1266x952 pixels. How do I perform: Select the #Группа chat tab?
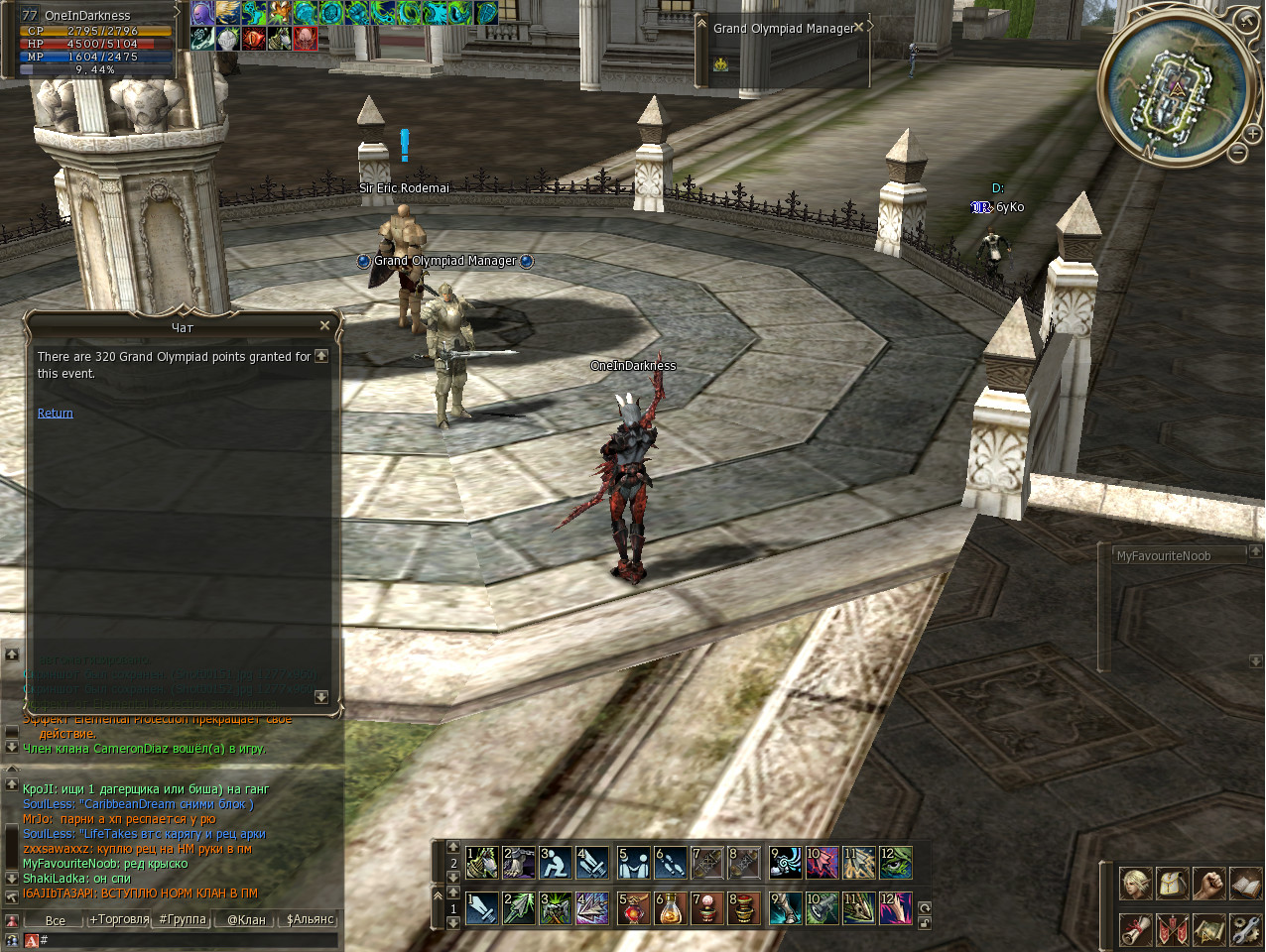(x=183, y=920)
